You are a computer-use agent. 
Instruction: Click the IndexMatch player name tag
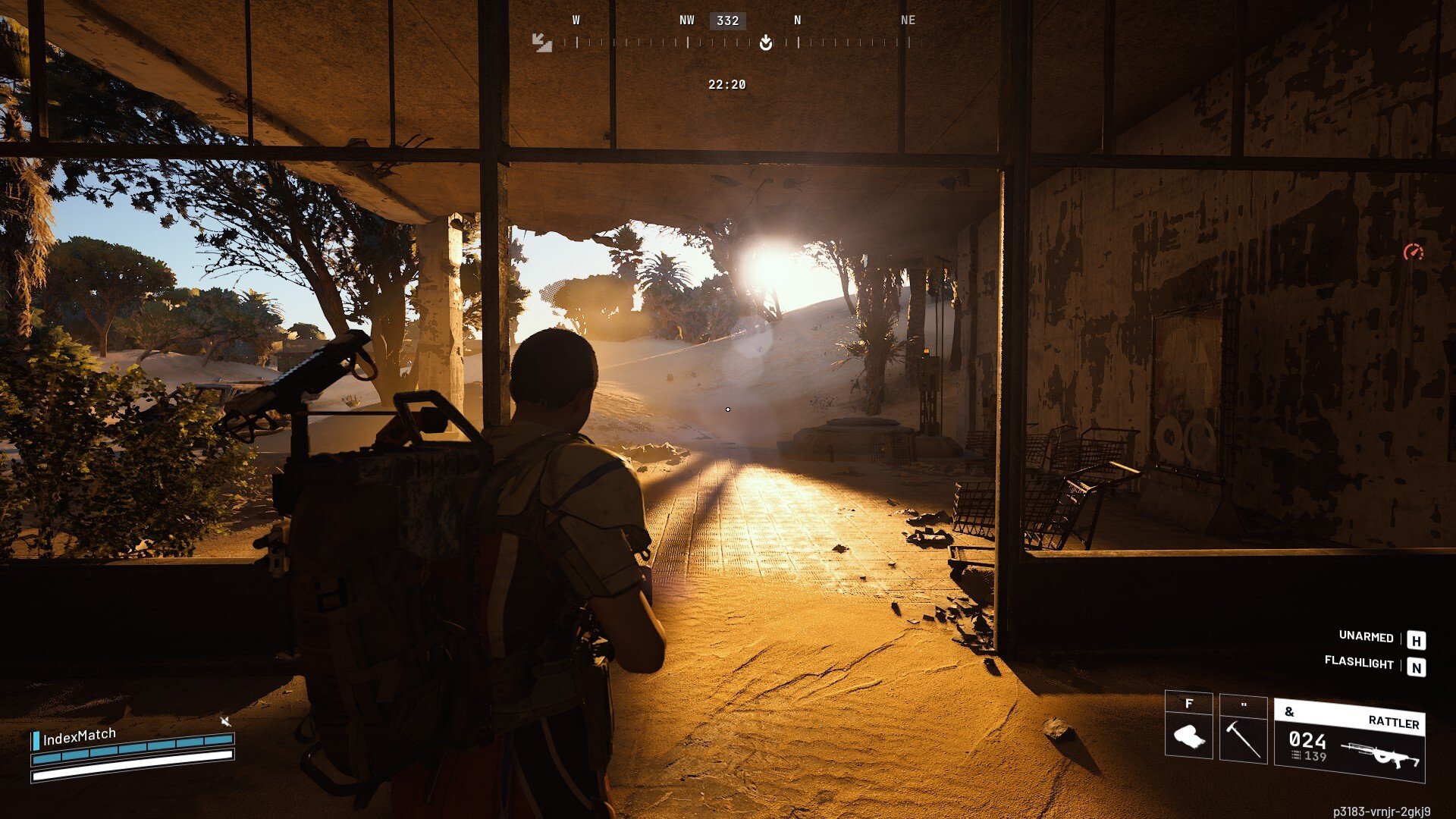coord(79,736)
